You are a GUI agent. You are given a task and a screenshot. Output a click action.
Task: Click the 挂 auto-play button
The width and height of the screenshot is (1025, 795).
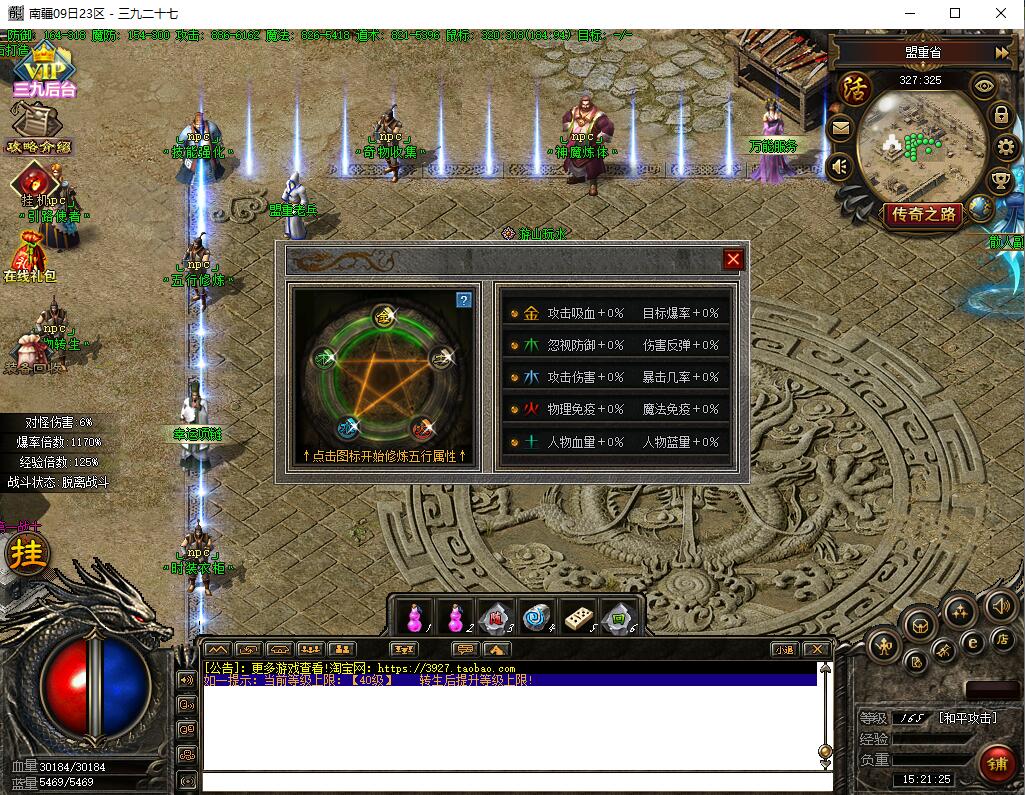click(27, 554)
